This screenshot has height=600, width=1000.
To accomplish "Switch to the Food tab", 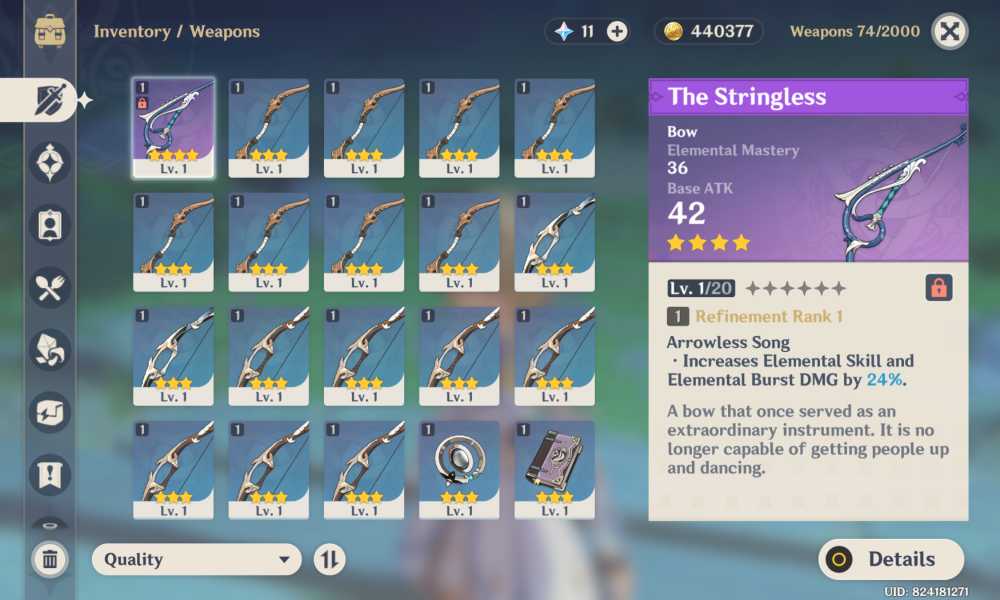I will click(x=50, y=288).
